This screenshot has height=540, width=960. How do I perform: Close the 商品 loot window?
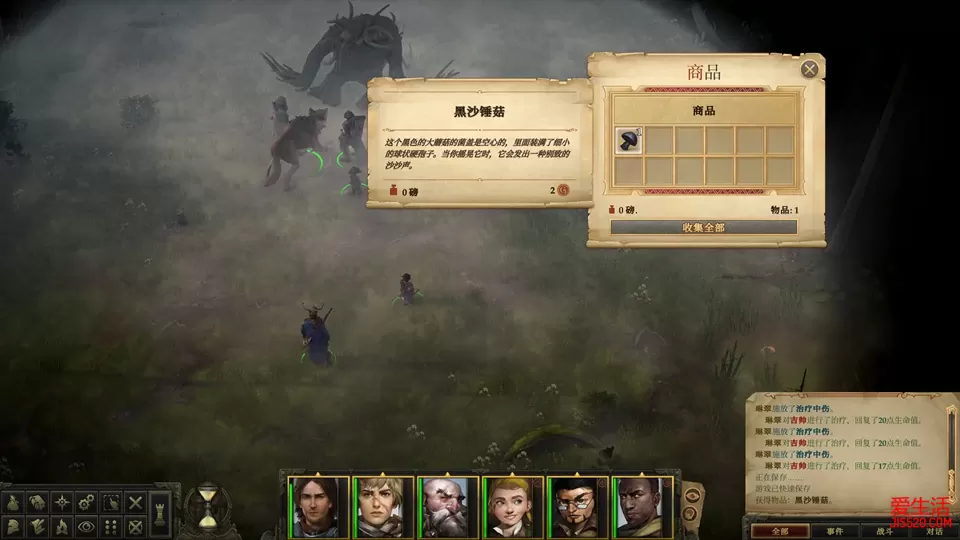pos(809,69)
